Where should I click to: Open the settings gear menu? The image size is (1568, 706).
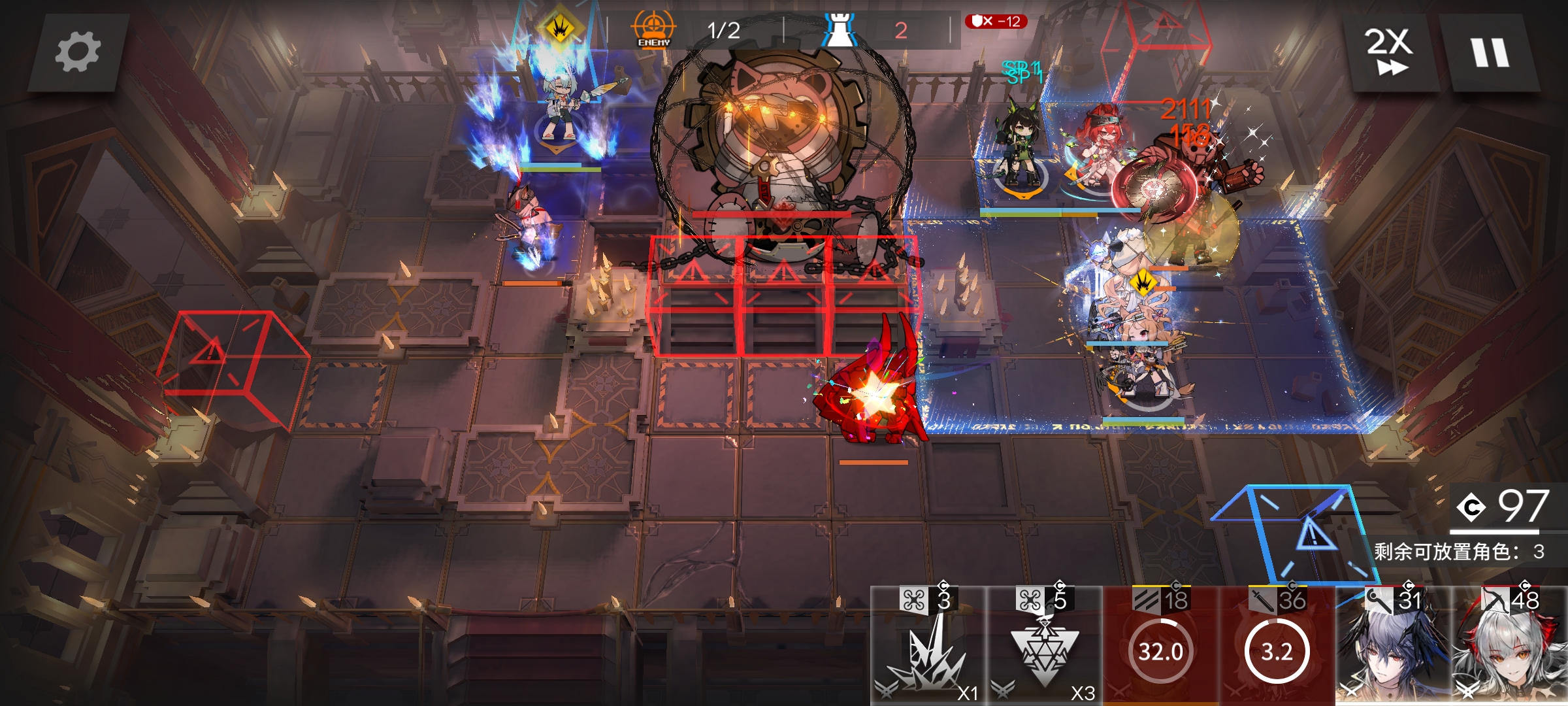point(77,52)
